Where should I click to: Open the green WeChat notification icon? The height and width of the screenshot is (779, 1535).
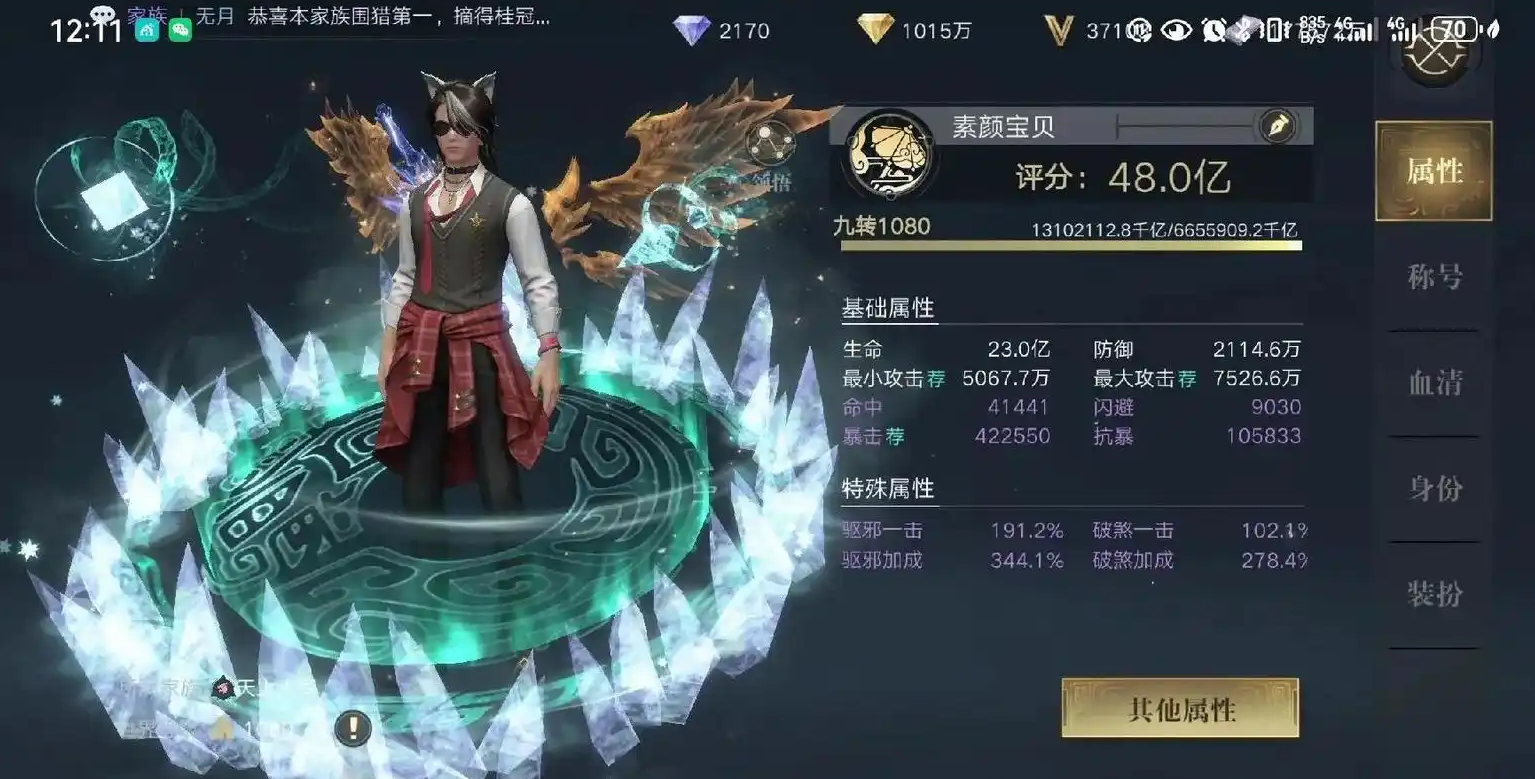pos(180,30)
